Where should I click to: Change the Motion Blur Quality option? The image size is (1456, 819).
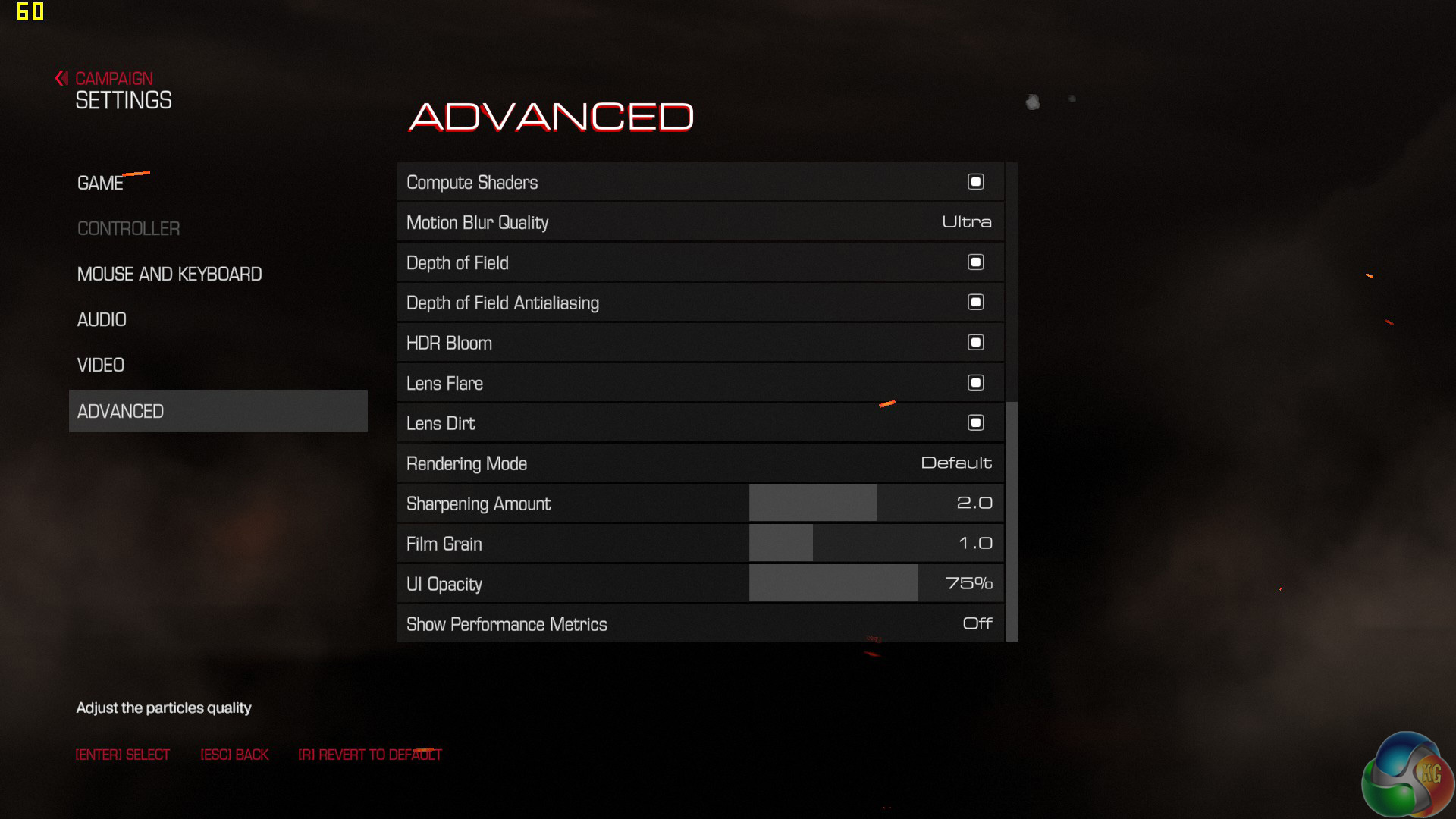coord(966,222)
